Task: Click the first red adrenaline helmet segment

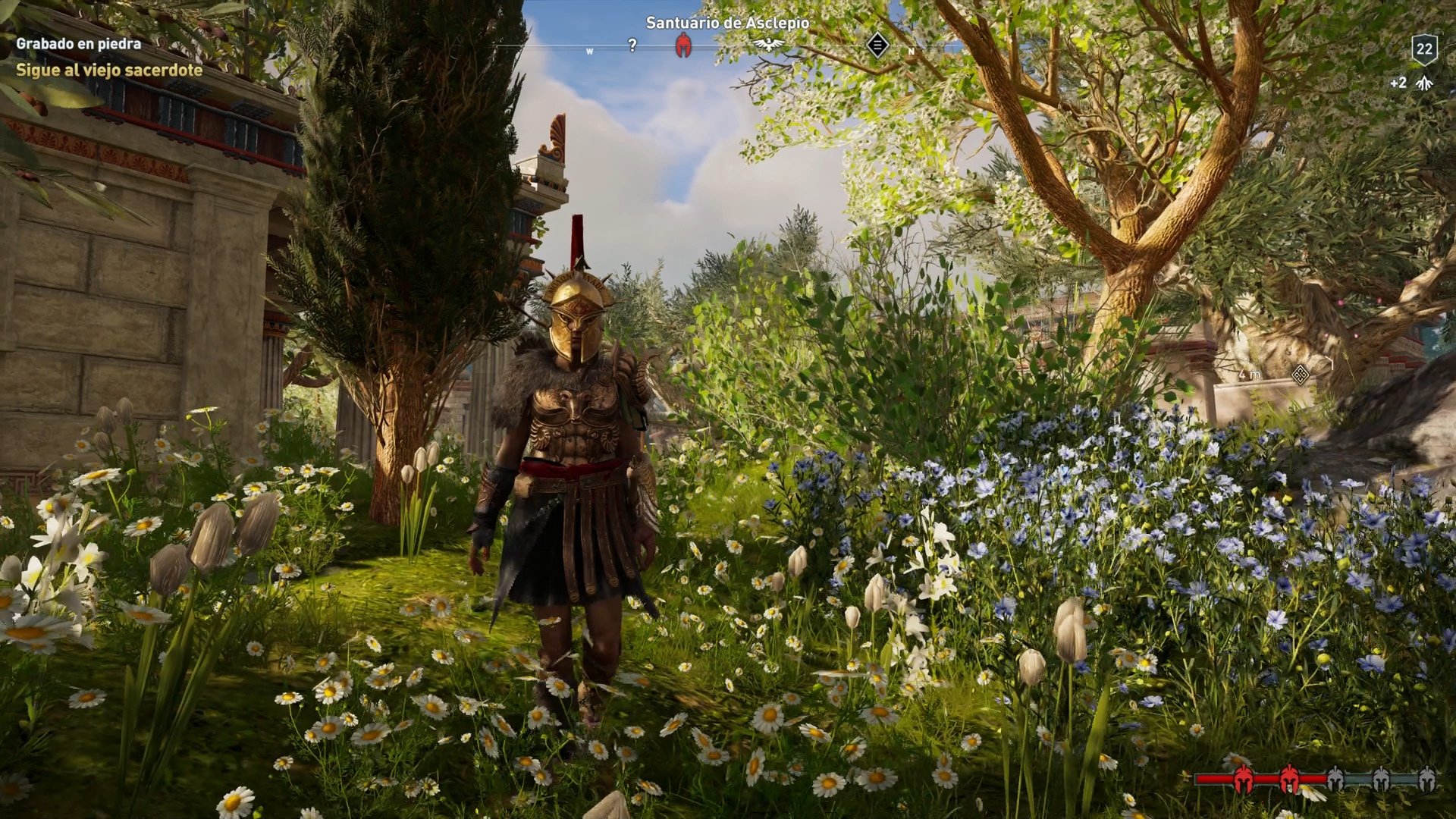Action: pos(1244,780)
